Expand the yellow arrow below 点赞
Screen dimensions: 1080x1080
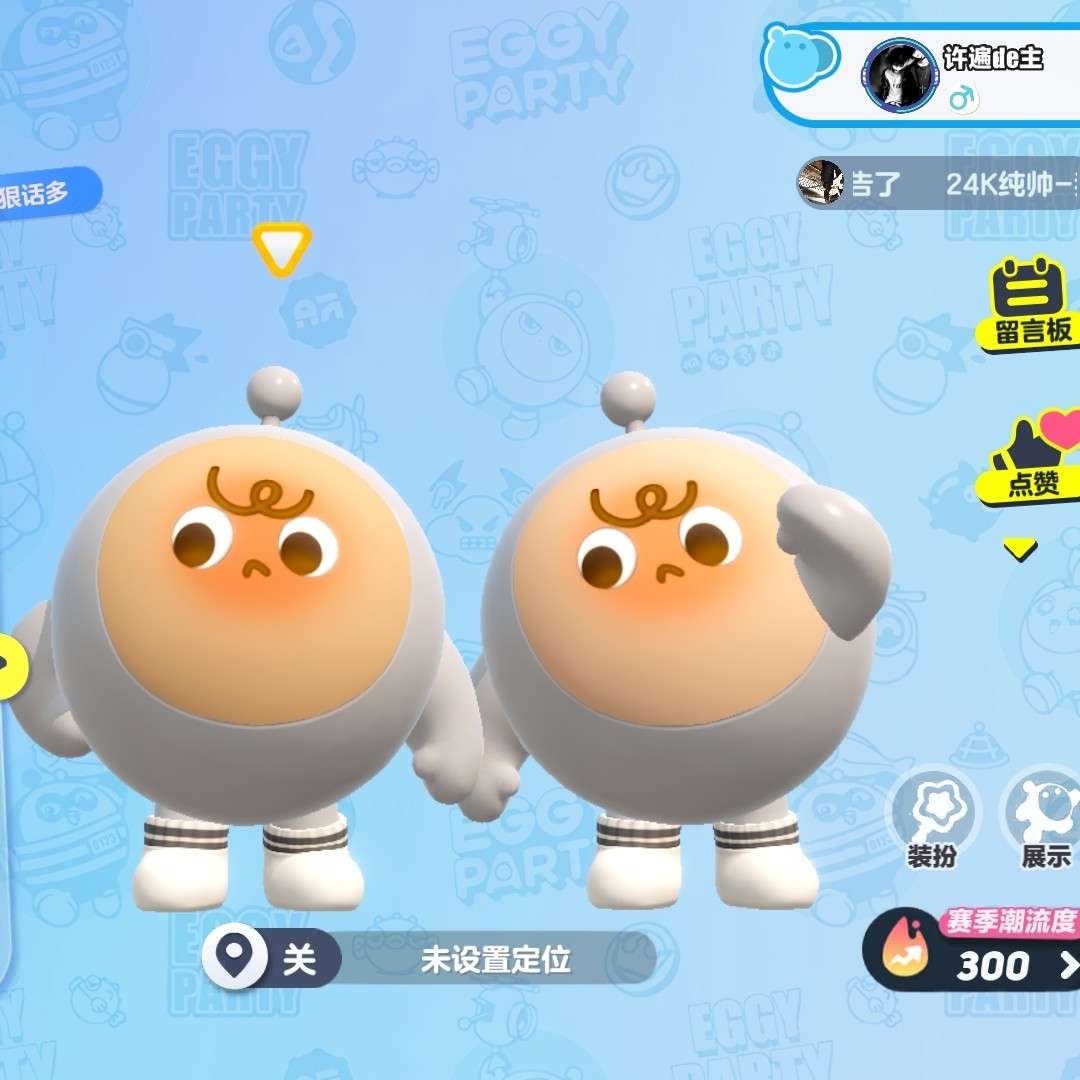(1020, 549)
